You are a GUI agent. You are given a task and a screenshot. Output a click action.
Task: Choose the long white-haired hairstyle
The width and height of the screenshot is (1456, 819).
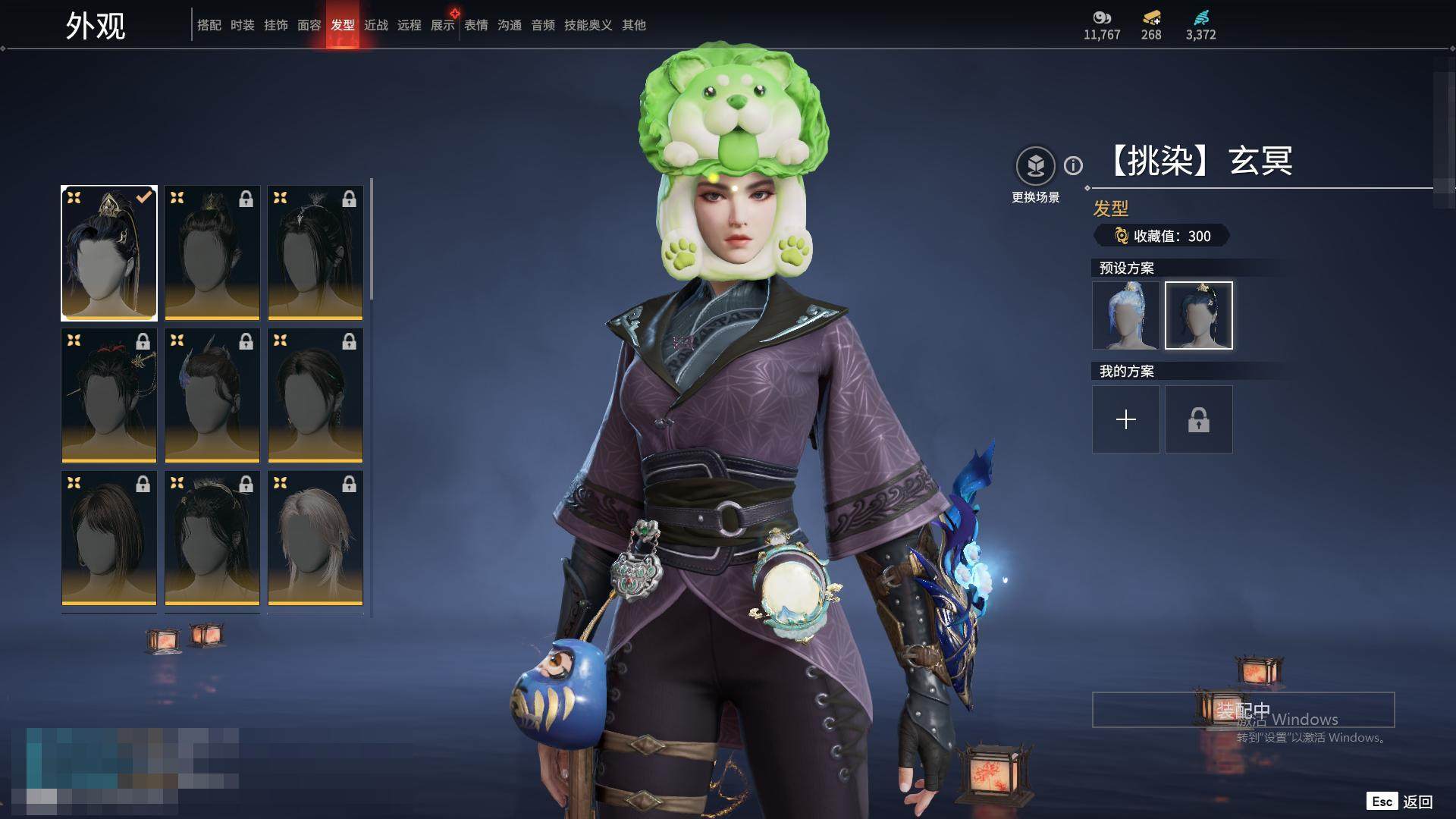315,538
